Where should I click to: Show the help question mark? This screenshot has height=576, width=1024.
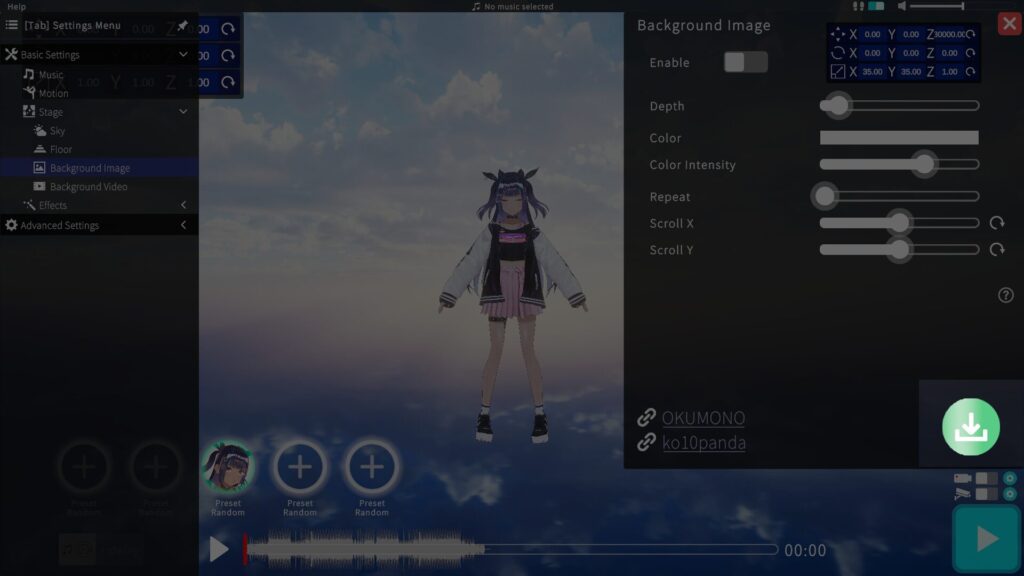1006,295
